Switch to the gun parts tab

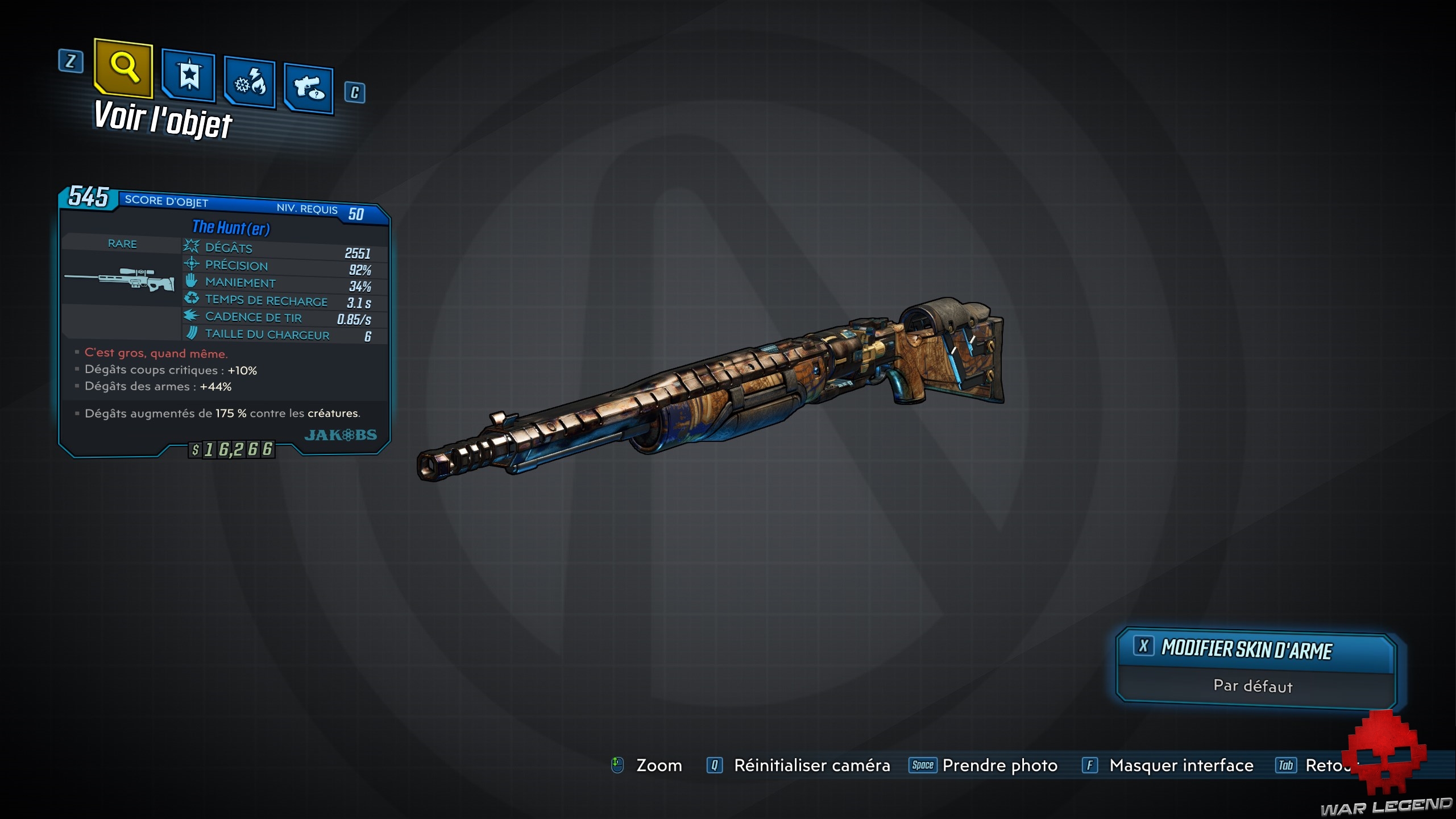tap(309, 89)
